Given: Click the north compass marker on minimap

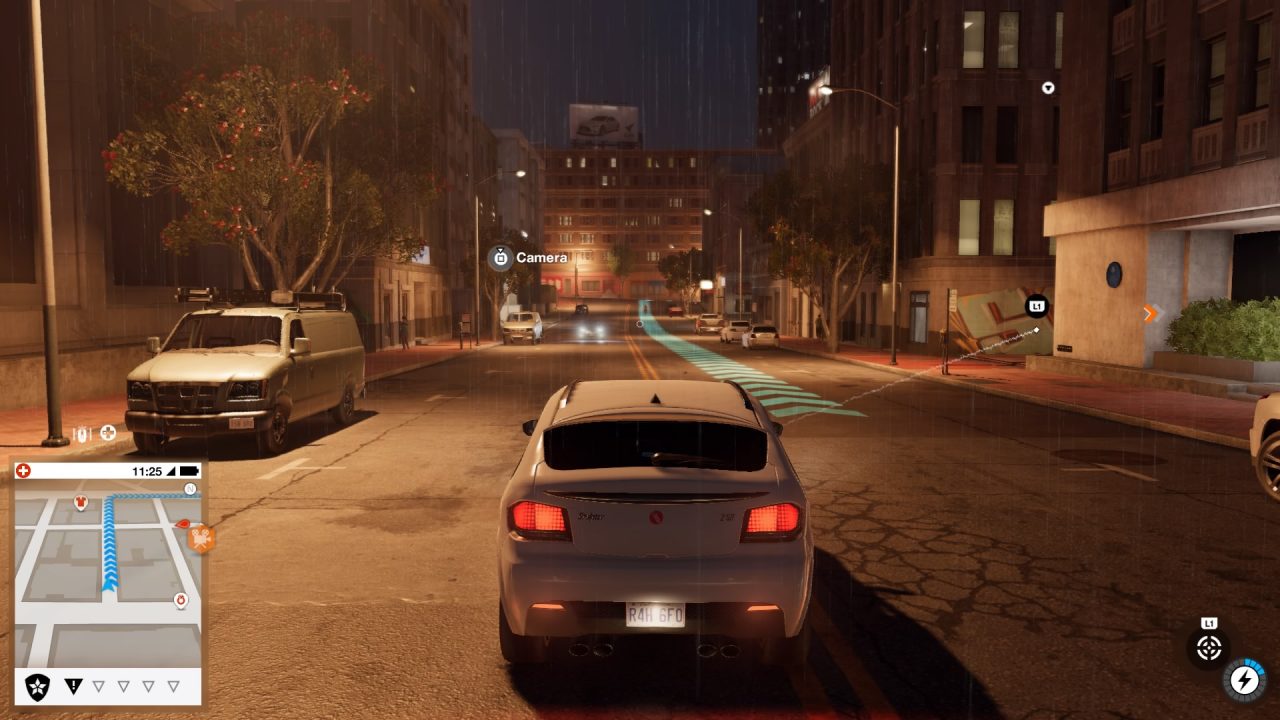Looking at the screenshot, I should [190, 489].
